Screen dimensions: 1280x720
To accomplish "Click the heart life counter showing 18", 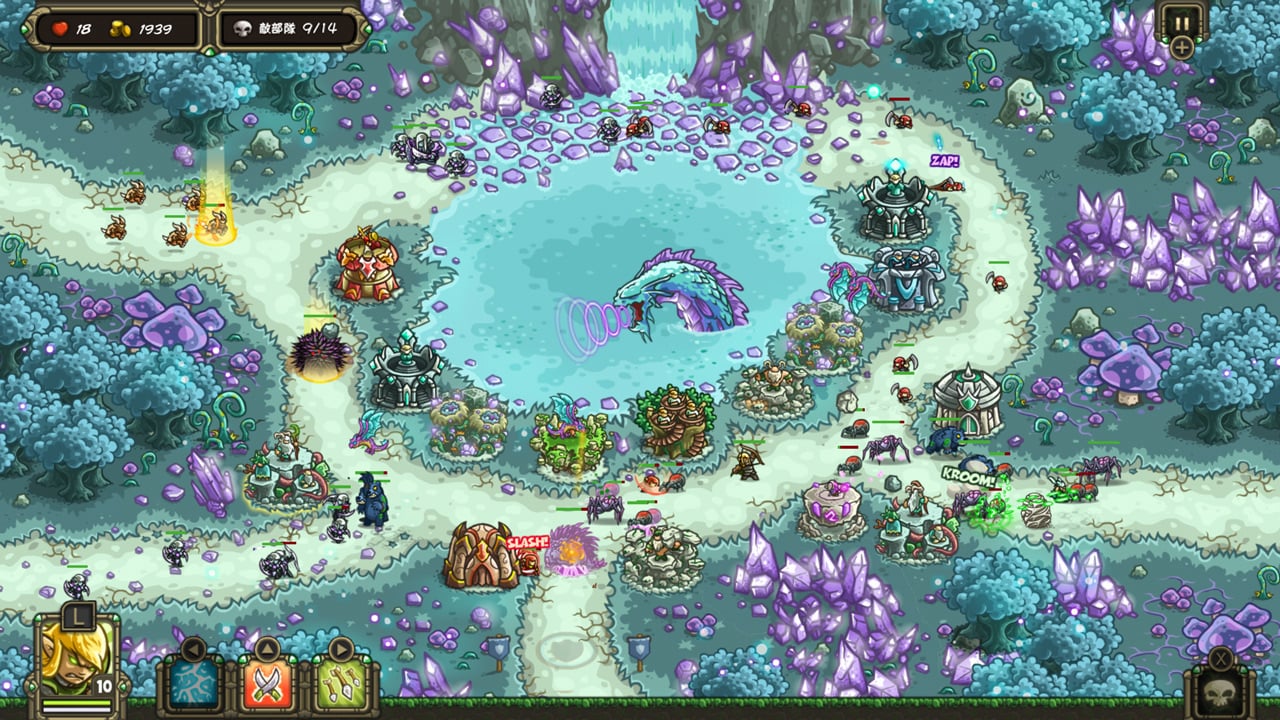I will coord(62,27).
